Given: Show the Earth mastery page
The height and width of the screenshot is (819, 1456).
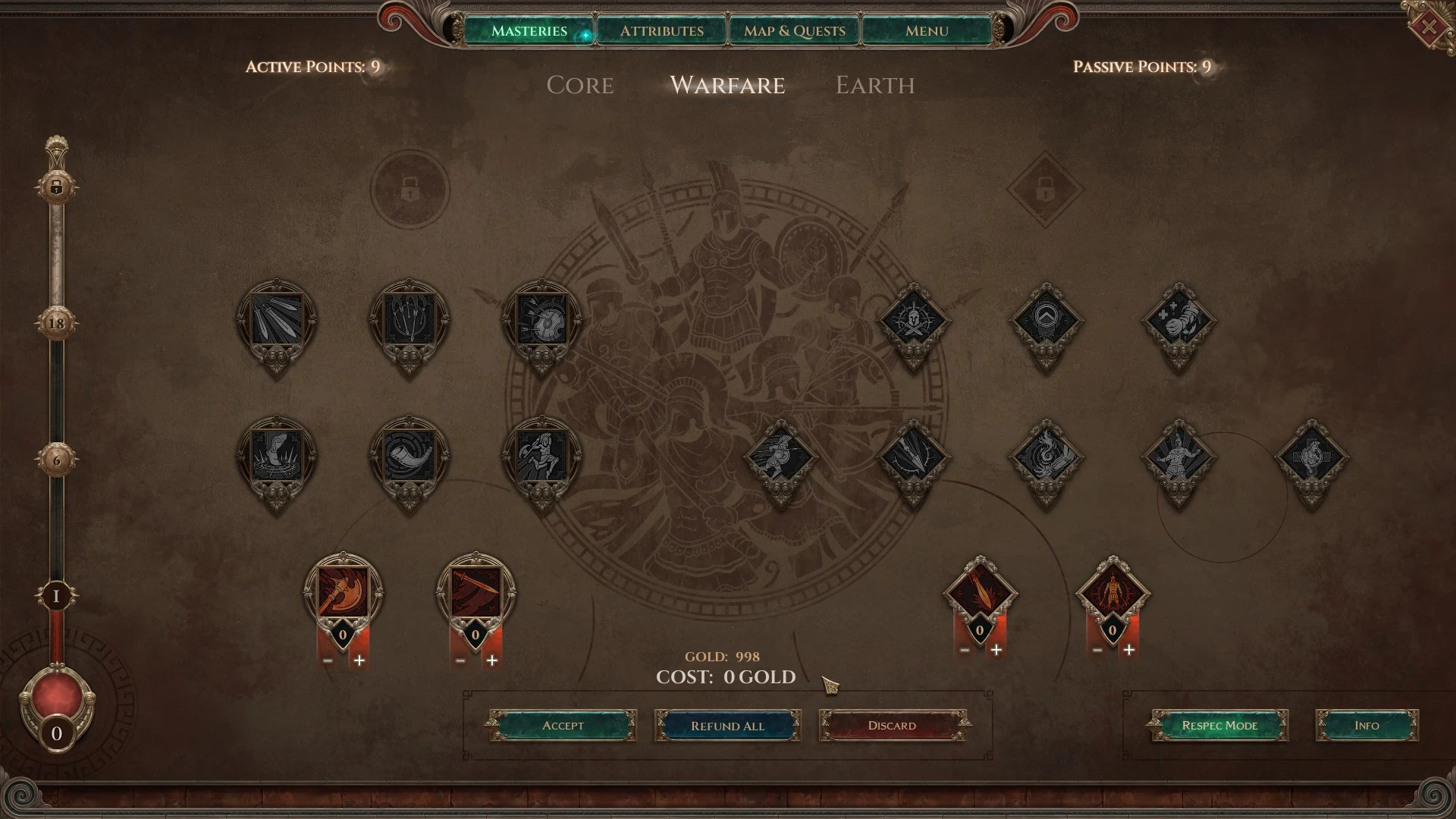Looking at the screenshot, I should tap(874, 85).
